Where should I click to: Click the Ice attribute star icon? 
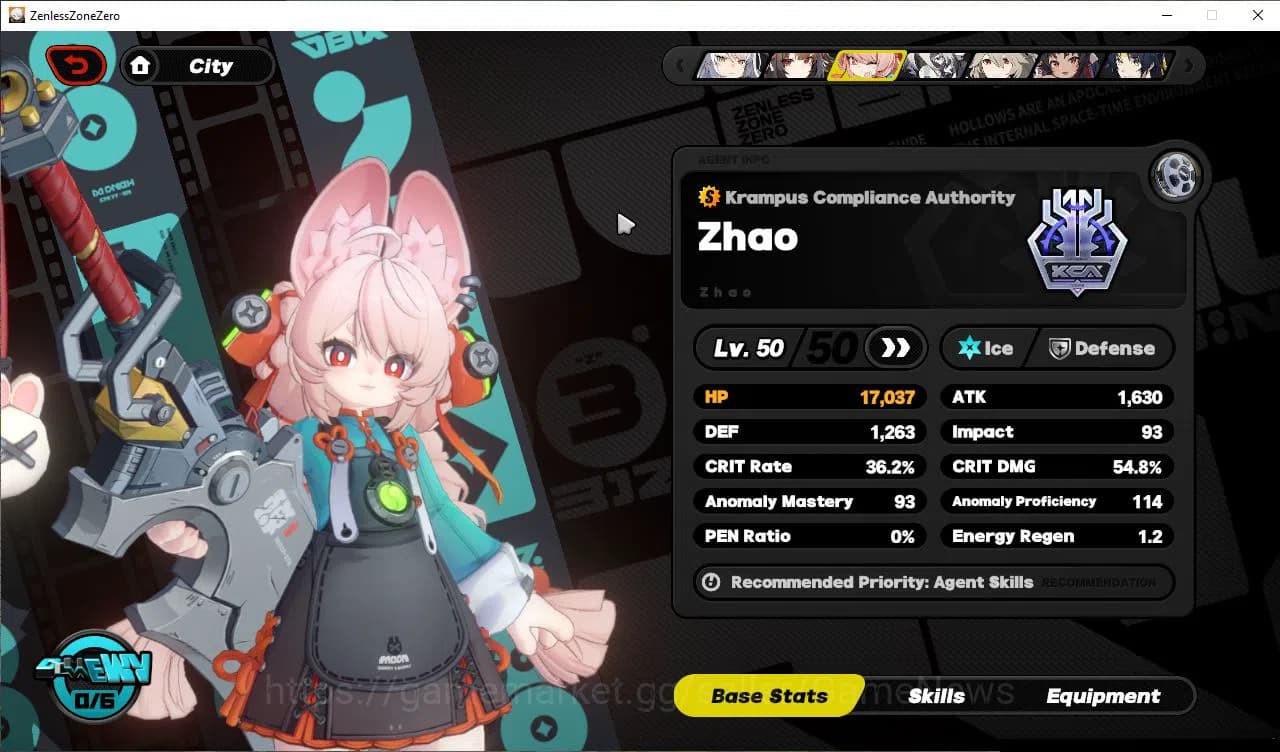point(968,348)
